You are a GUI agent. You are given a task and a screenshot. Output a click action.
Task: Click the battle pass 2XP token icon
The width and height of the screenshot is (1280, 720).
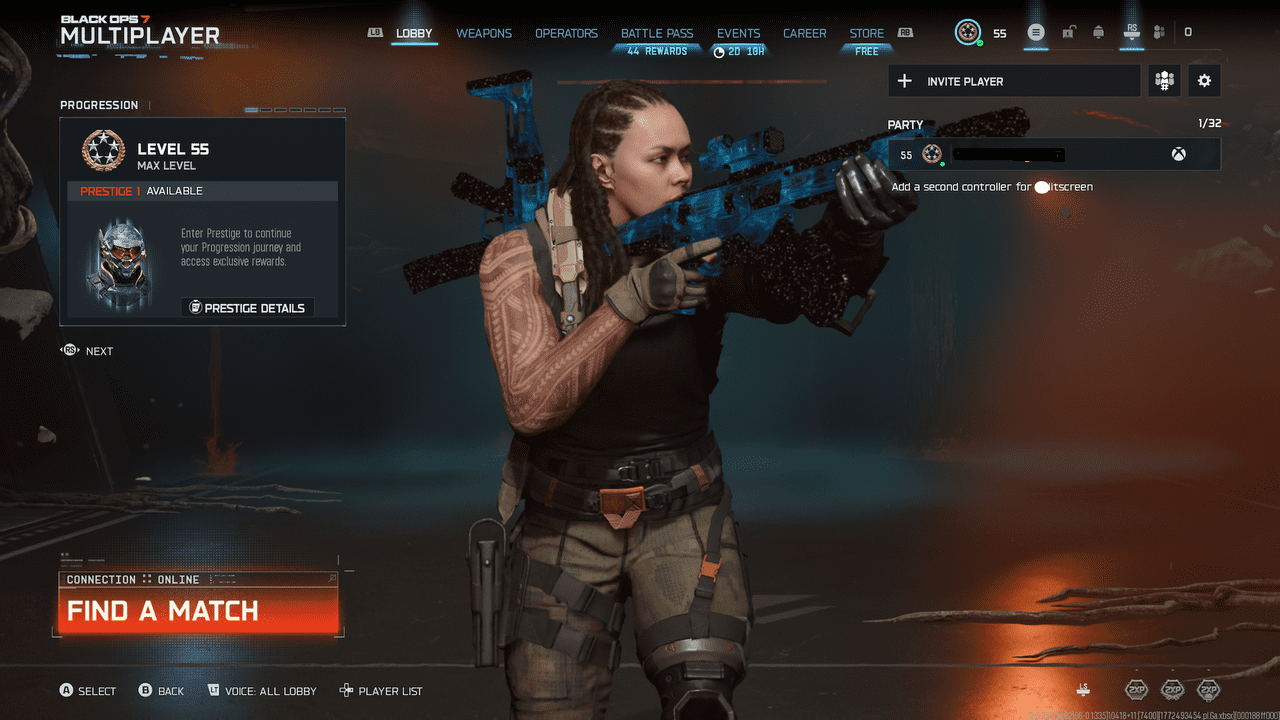1207,690
